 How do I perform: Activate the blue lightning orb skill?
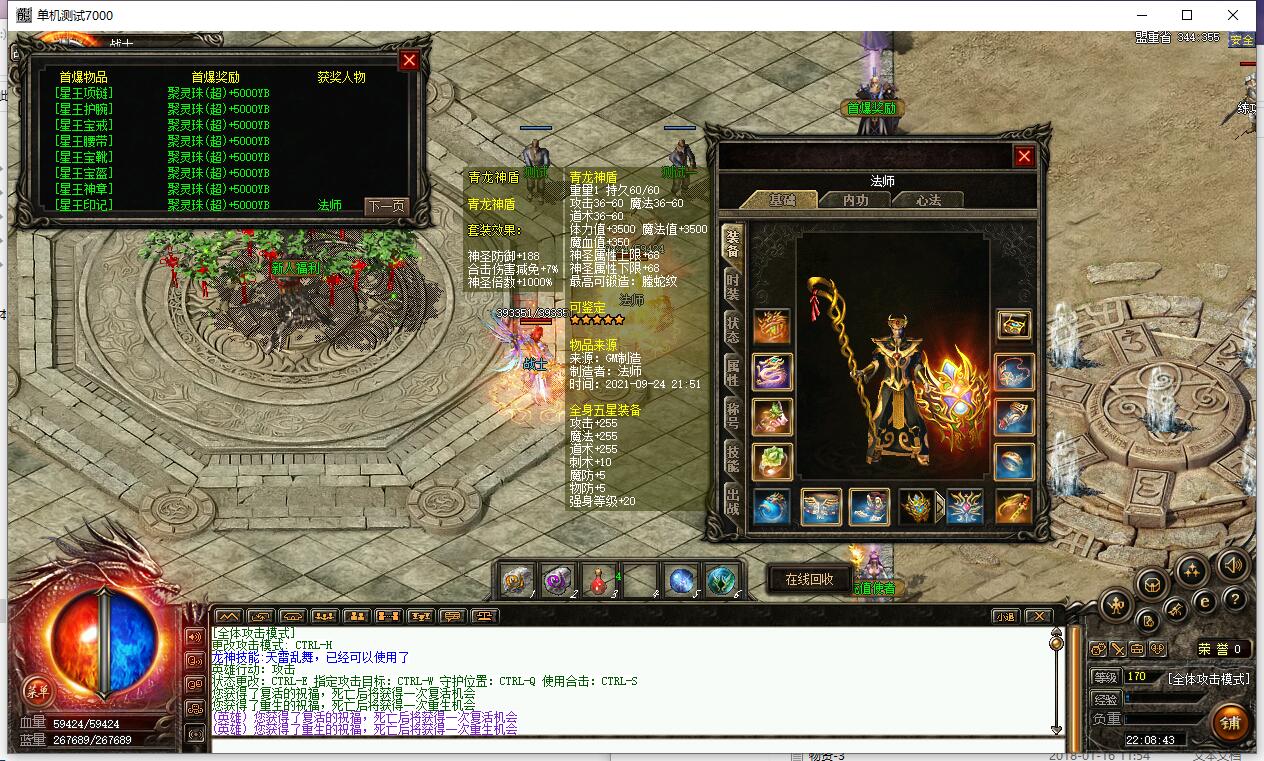point(682,580)
